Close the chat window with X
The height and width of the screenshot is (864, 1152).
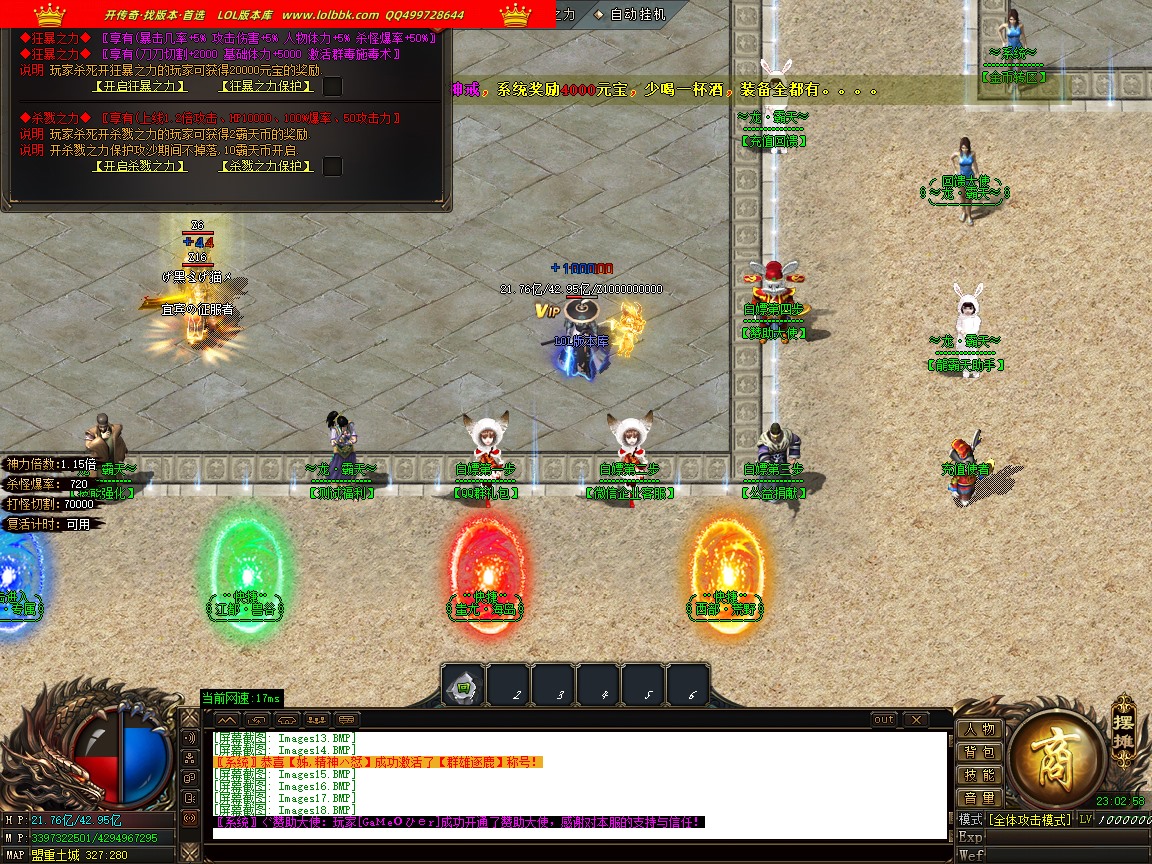(915, 720)
